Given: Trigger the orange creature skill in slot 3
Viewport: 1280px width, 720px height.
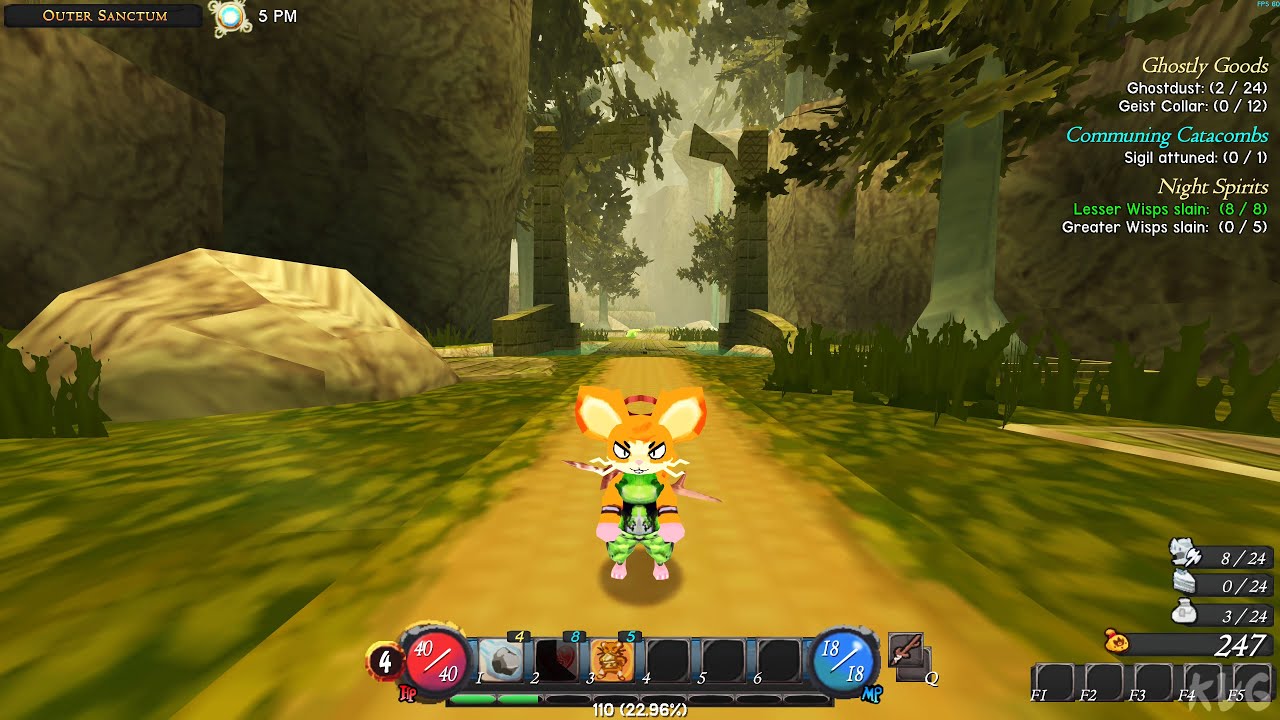Looking at the screenshot, I should pos(611,660).
